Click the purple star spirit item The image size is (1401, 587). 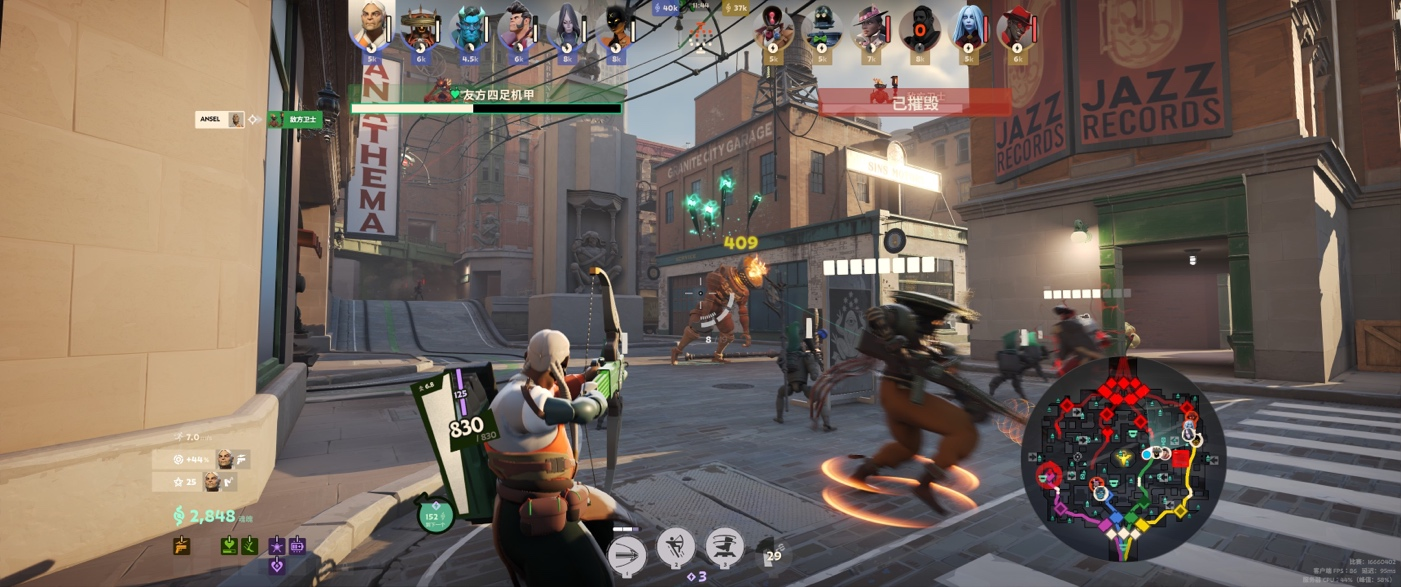pos(277,546)
